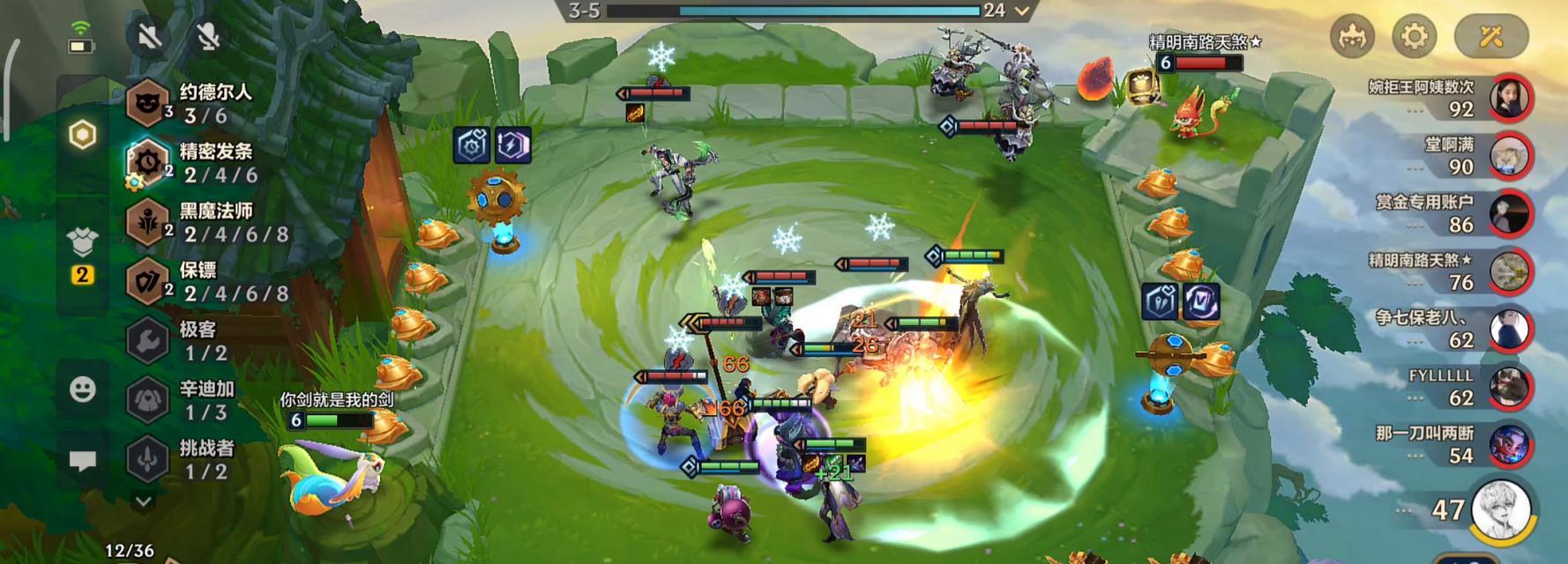Show the 保镖 trait details

pos(203,281)
